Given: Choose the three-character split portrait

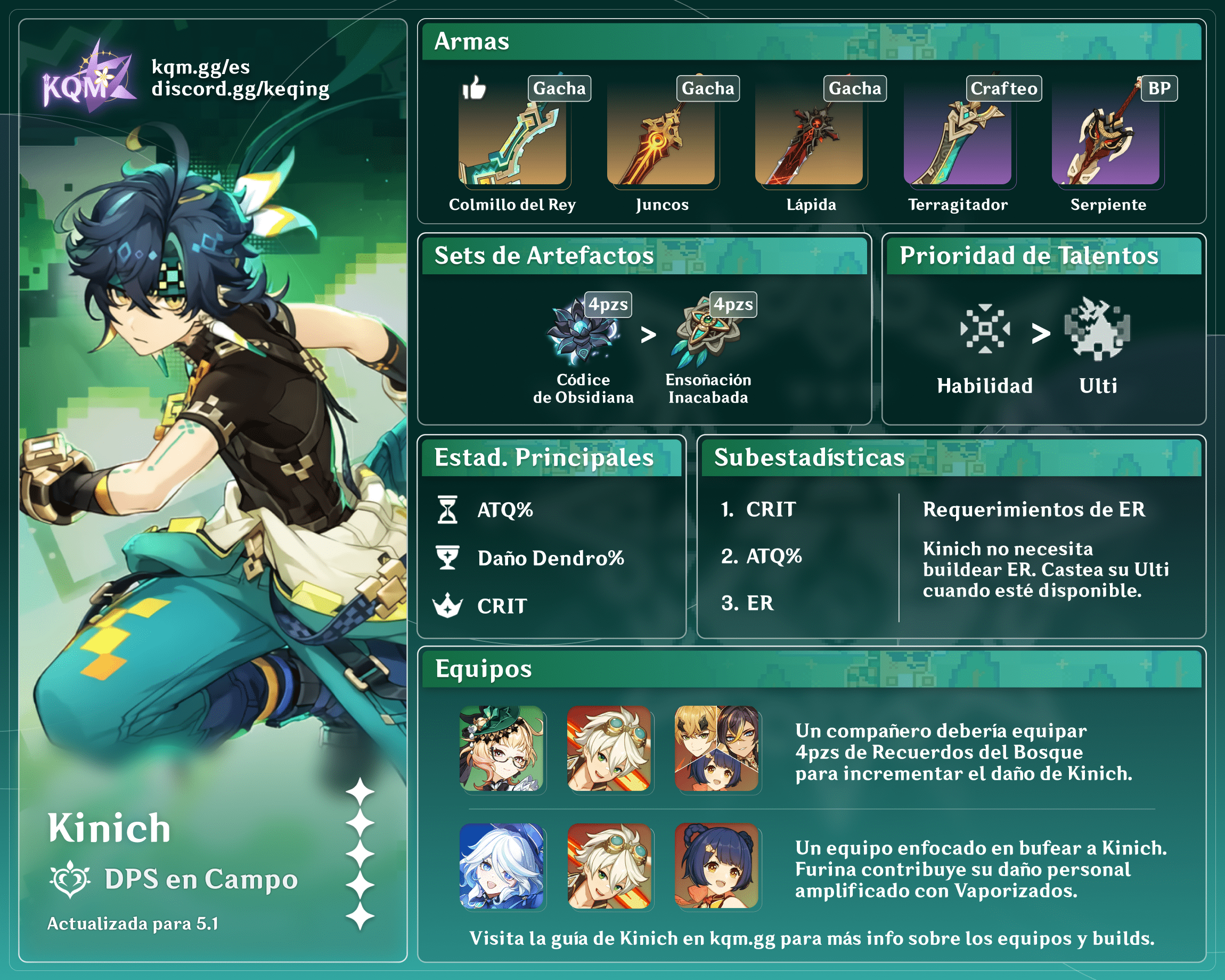Looking at the screenshot, I should (716, 748).
